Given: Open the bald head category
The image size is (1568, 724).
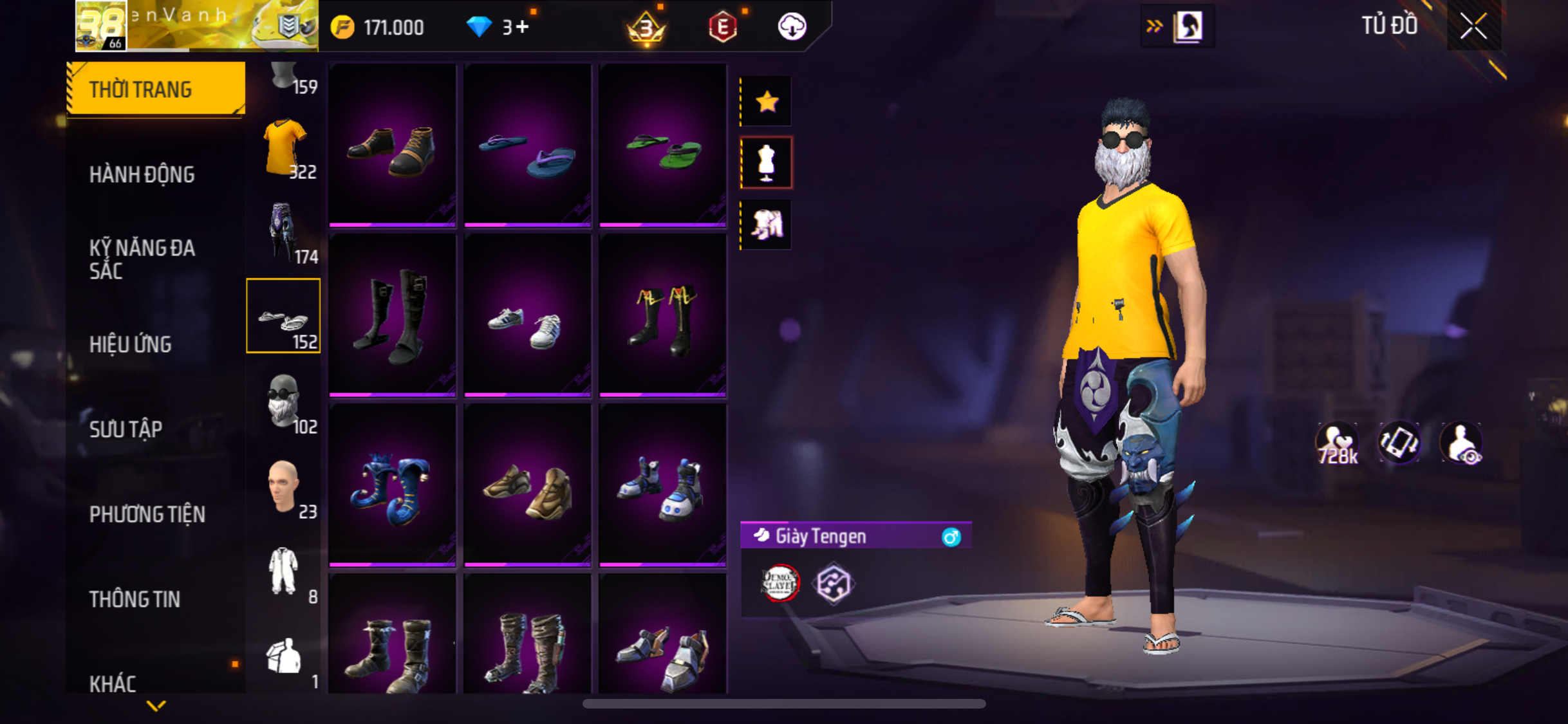Looking at the screenshot, I should click(x=284, y=487).
